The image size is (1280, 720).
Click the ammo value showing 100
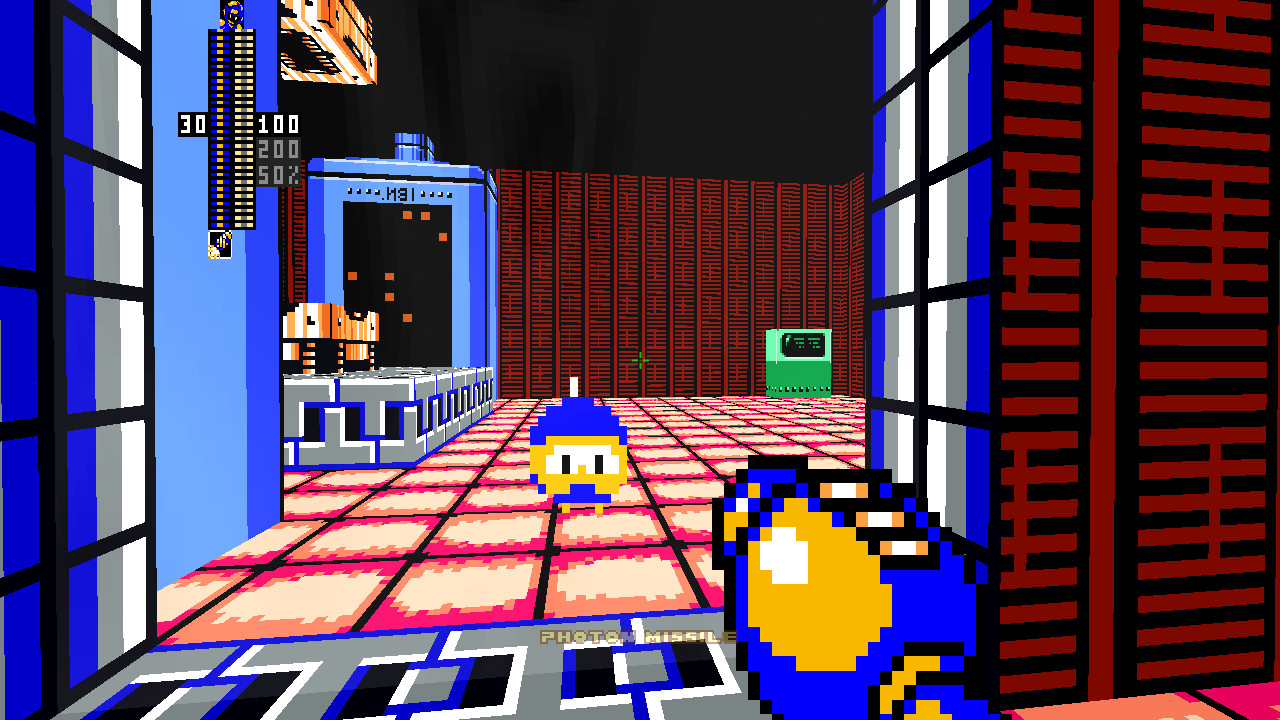pyautogui.click(x=277, y=126)
